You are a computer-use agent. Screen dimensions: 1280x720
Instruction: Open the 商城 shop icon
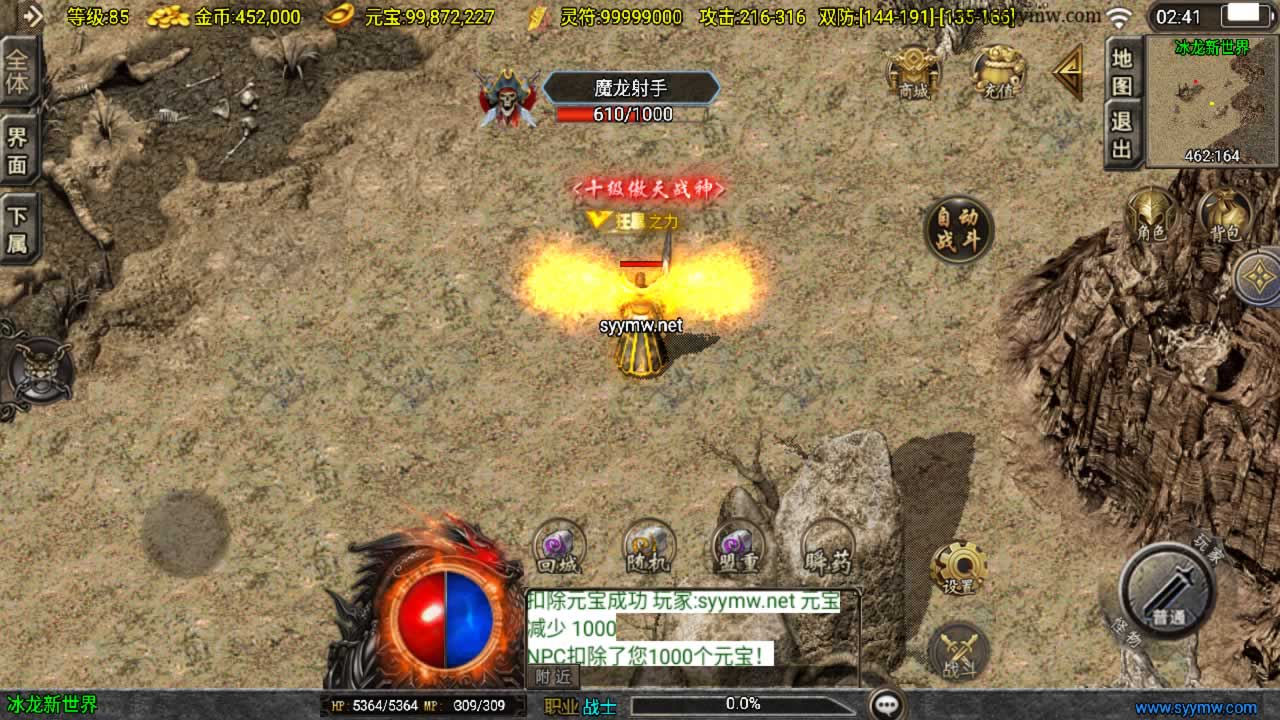pos(913,73)
